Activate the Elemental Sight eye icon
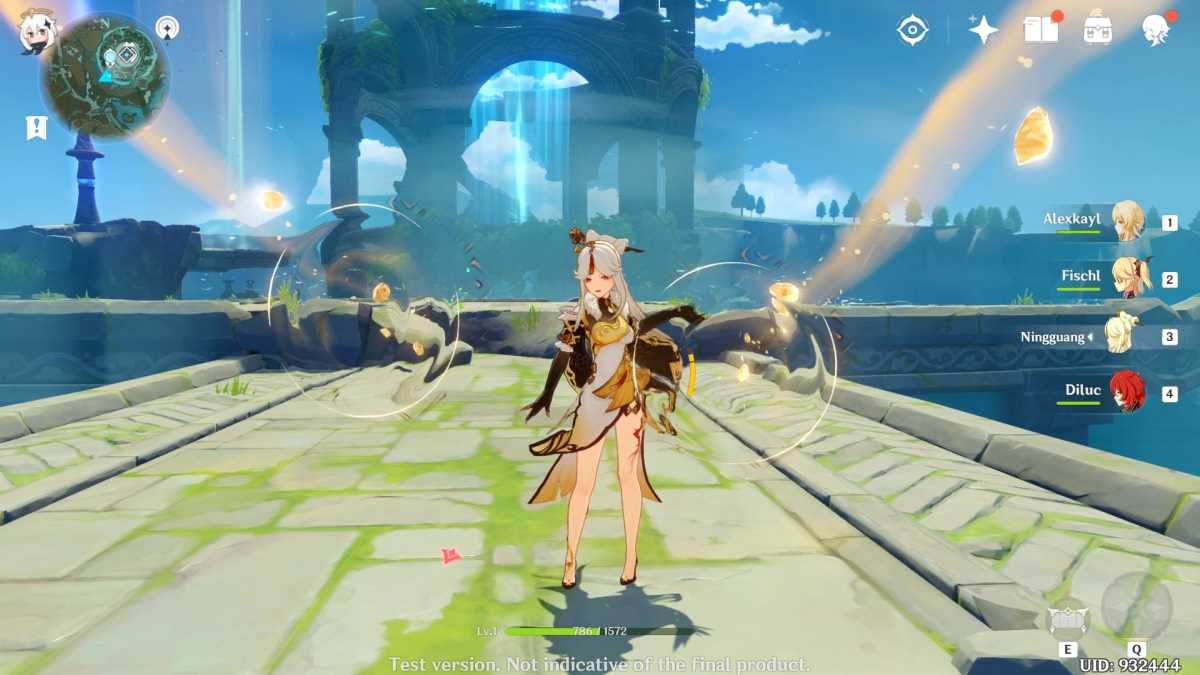Screen dimensions: 1200x675 tap(912, 30)
